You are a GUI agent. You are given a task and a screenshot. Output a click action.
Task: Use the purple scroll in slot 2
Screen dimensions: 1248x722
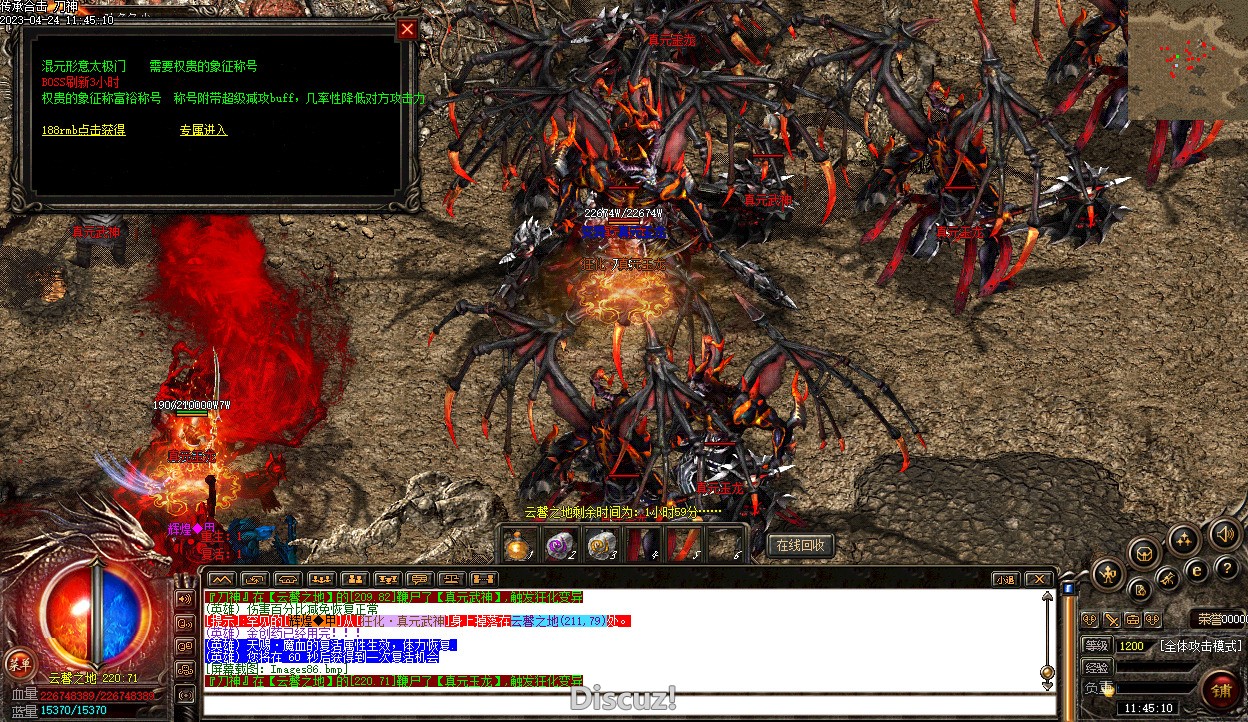click(560, 546)
